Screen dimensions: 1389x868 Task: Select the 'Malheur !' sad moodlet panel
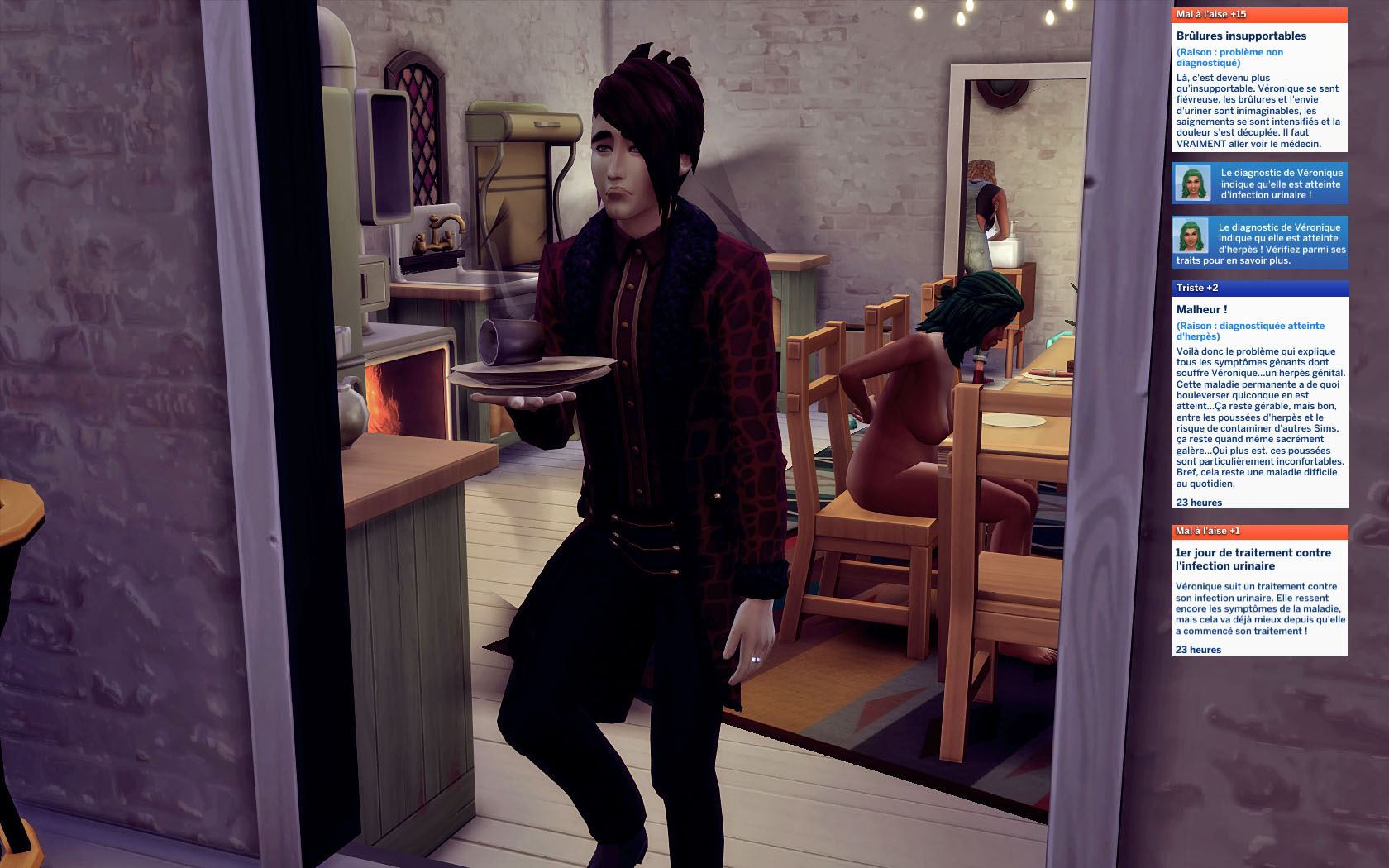pyautogui.click(x=1260, y=397)
